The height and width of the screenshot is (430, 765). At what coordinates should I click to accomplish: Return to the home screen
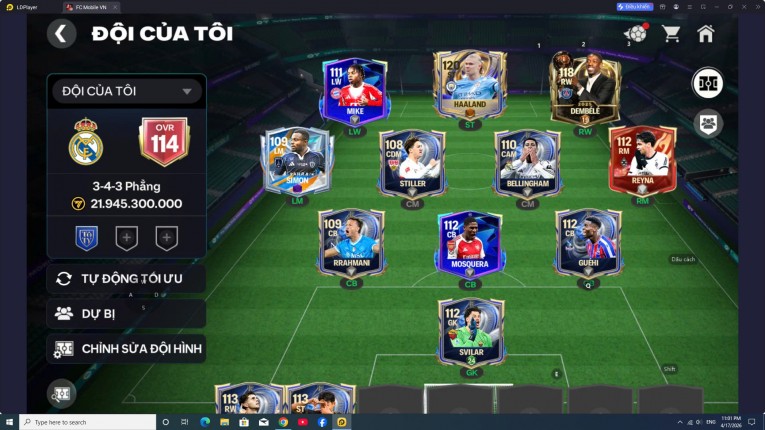(706, 34)
